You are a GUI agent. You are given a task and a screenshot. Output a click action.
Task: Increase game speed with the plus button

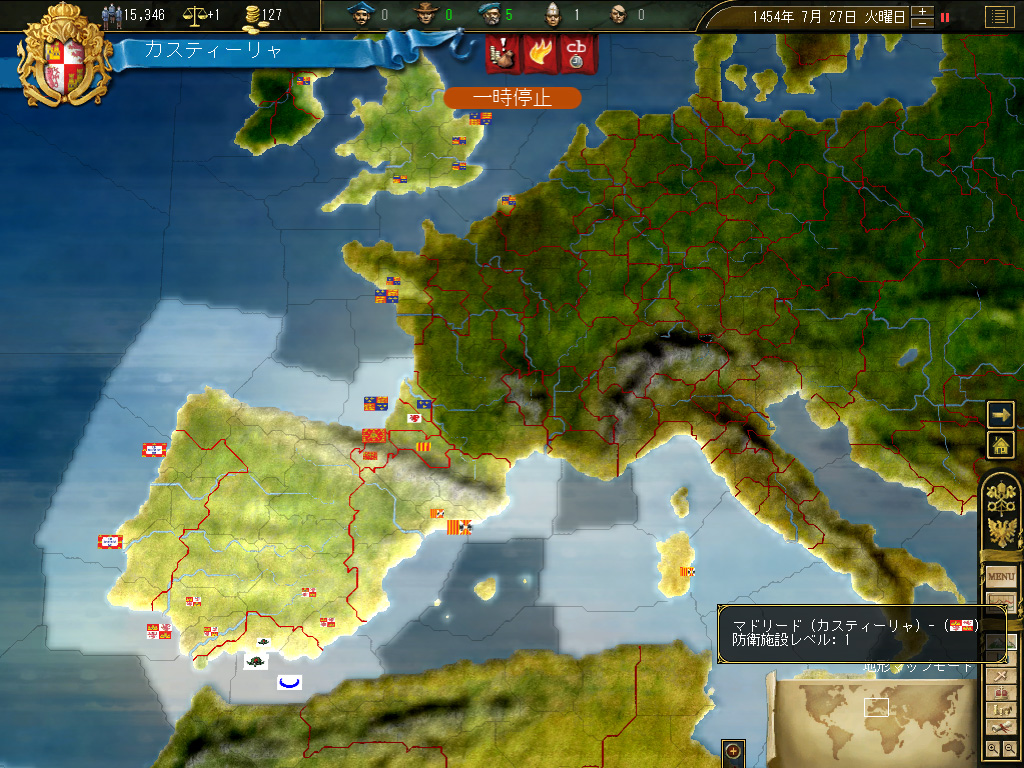[x=923, y=11]
